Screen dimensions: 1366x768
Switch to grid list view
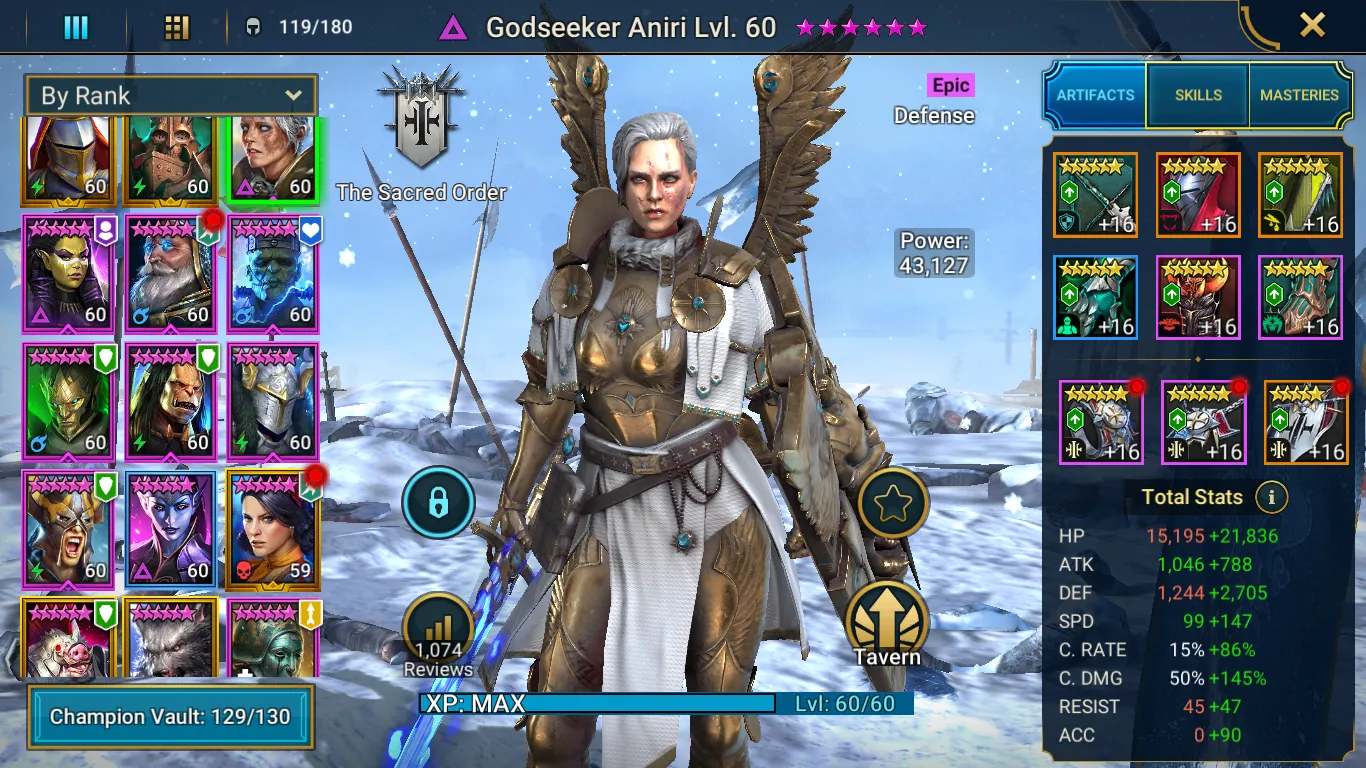[x=177, y=27]
